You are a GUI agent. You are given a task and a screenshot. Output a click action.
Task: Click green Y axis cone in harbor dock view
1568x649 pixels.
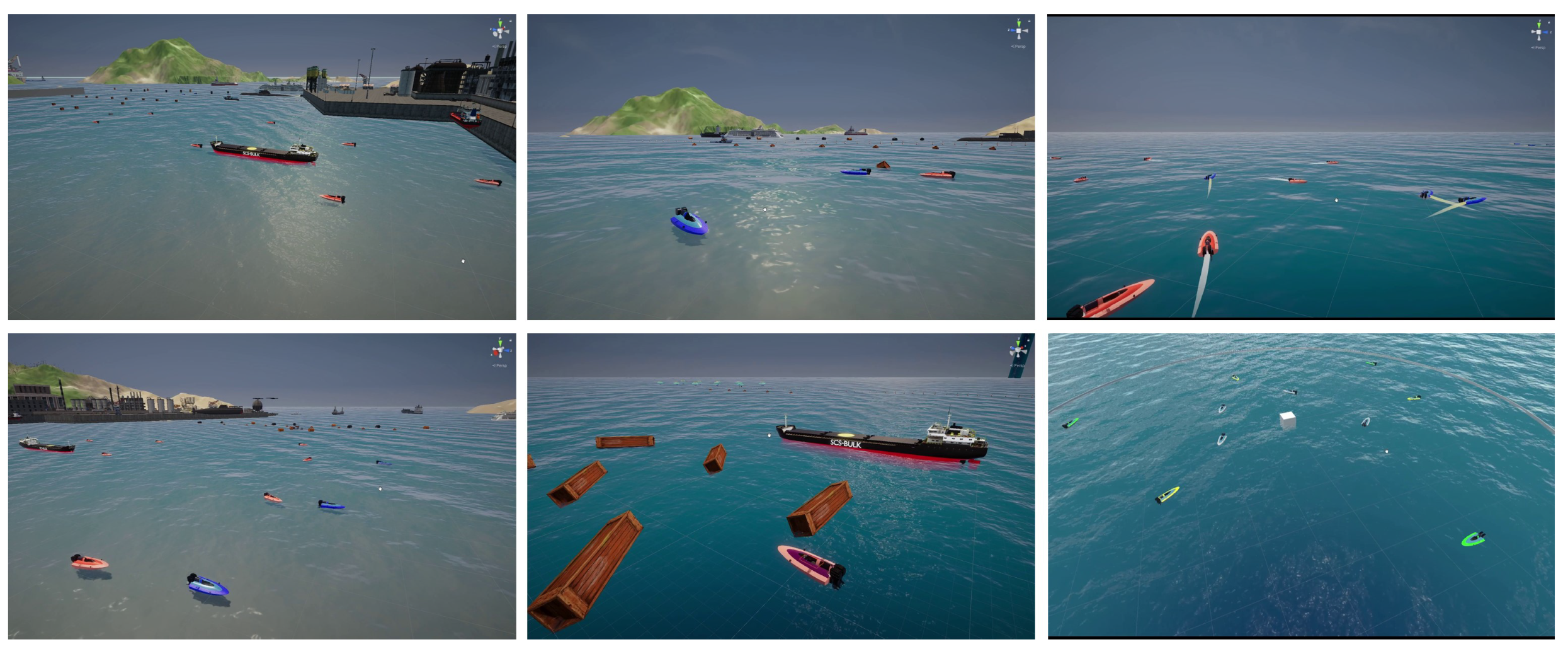(x=500, y=23)
